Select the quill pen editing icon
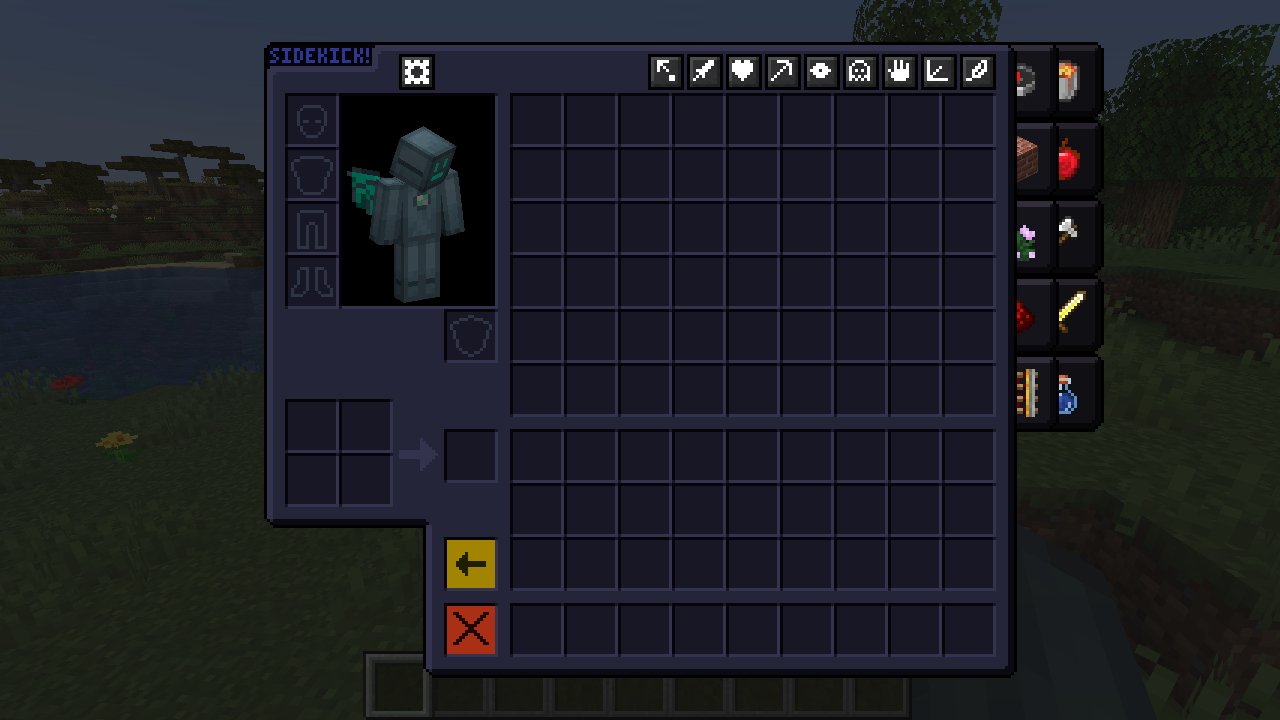 (977, 71)
